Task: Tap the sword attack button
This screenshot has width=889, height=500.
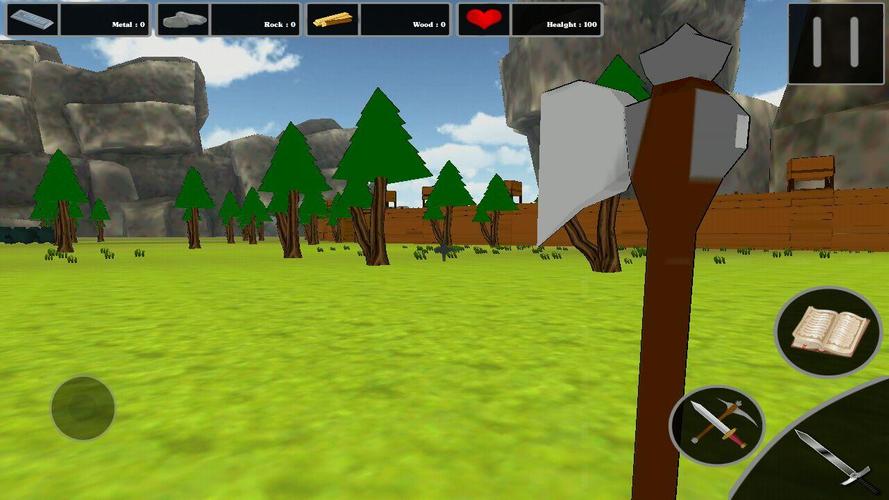Action: (x=830, y=457)
